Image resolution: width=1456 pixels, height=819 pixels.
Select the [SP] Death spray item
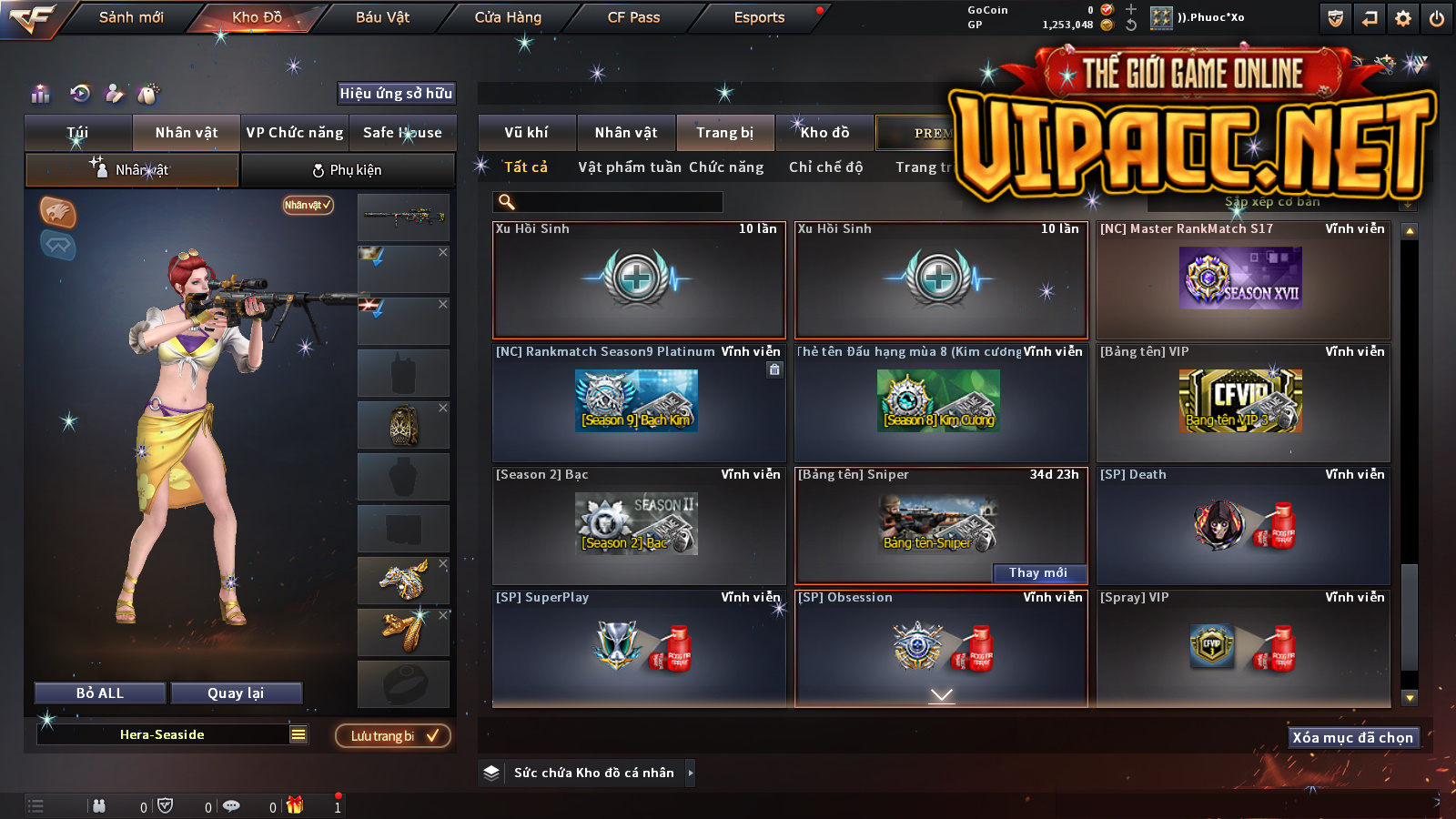(1243, 525)
